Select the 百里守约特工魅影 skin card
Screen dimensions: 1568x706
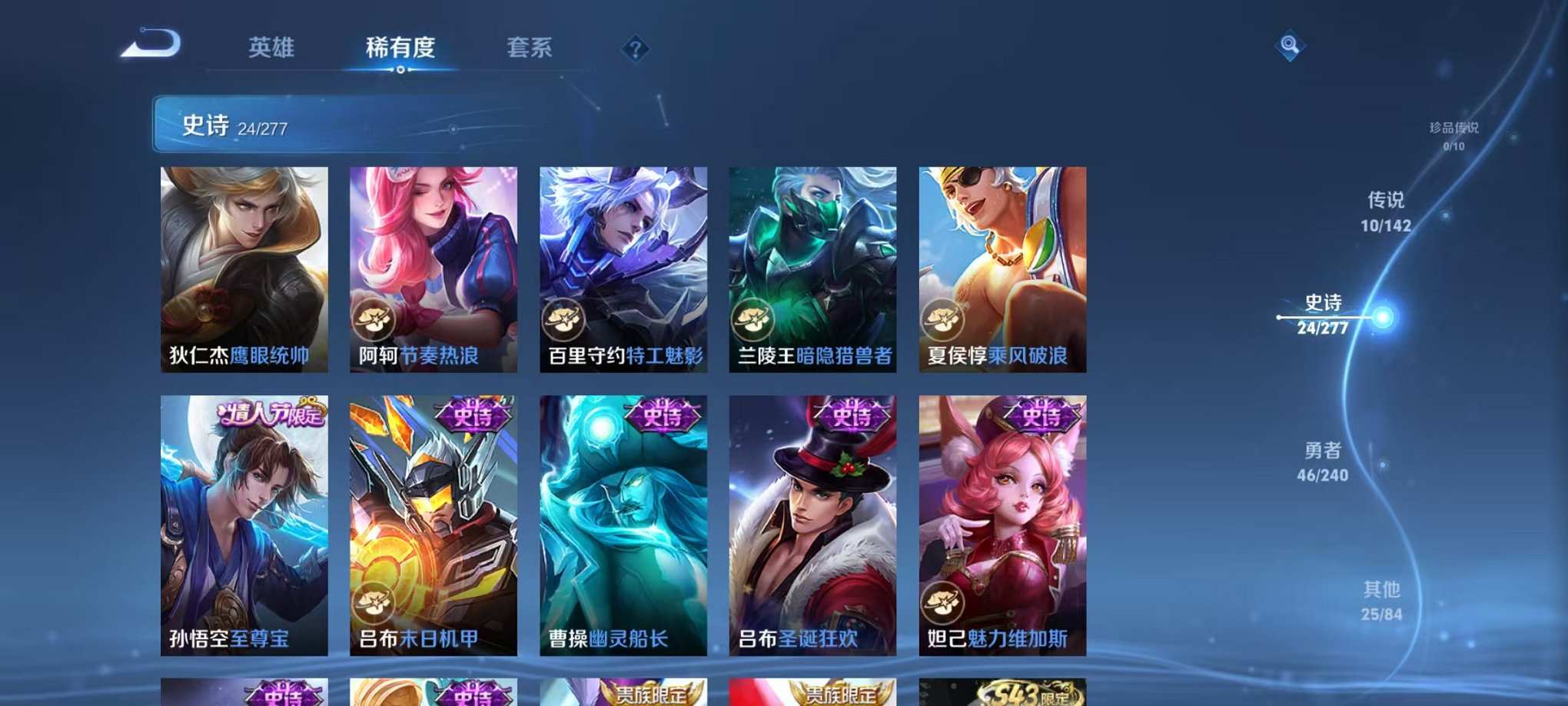tap(623, 269)
